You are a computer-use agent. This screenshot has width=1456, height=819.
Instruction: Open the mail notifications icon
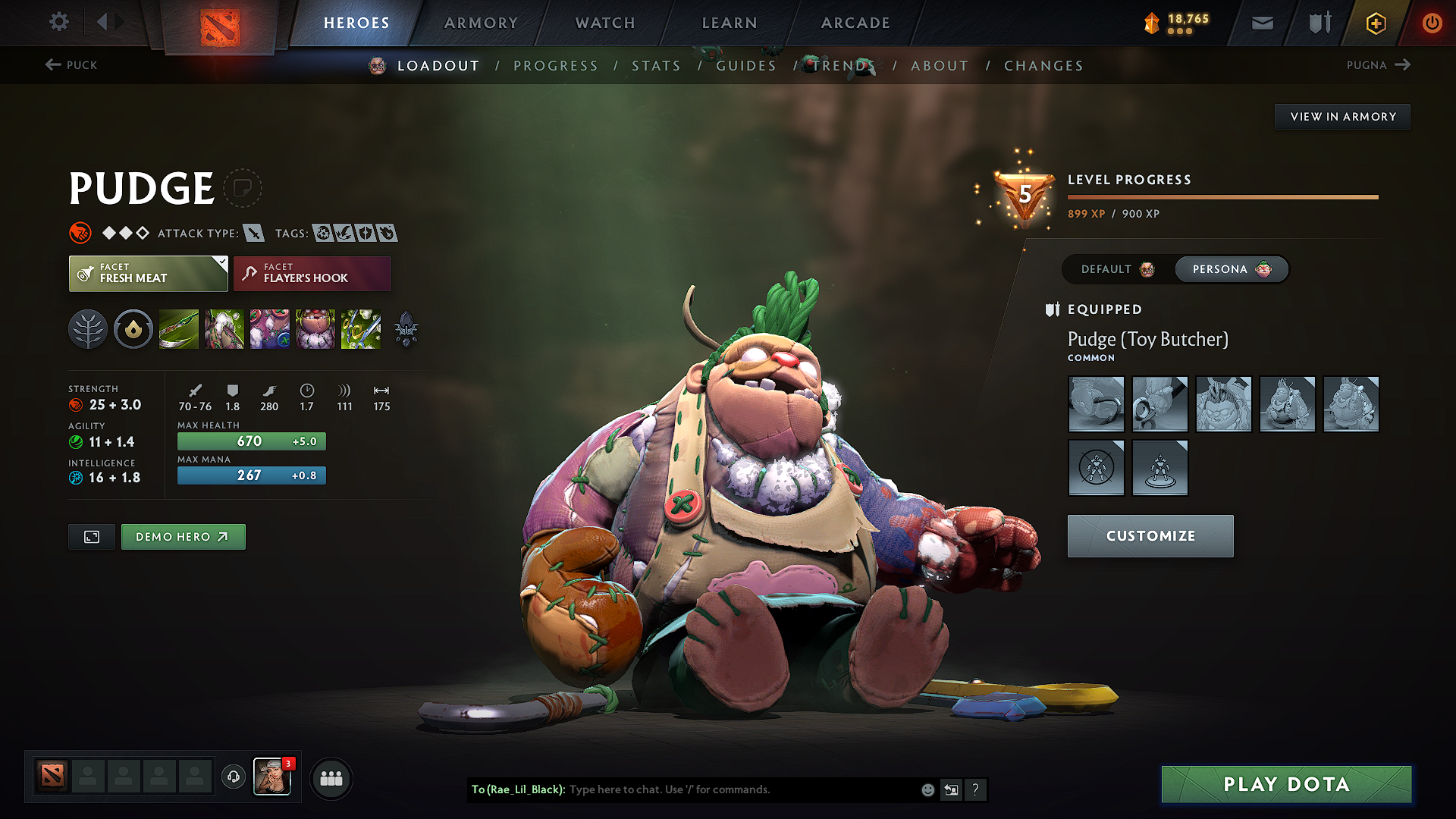(1262, 23)
